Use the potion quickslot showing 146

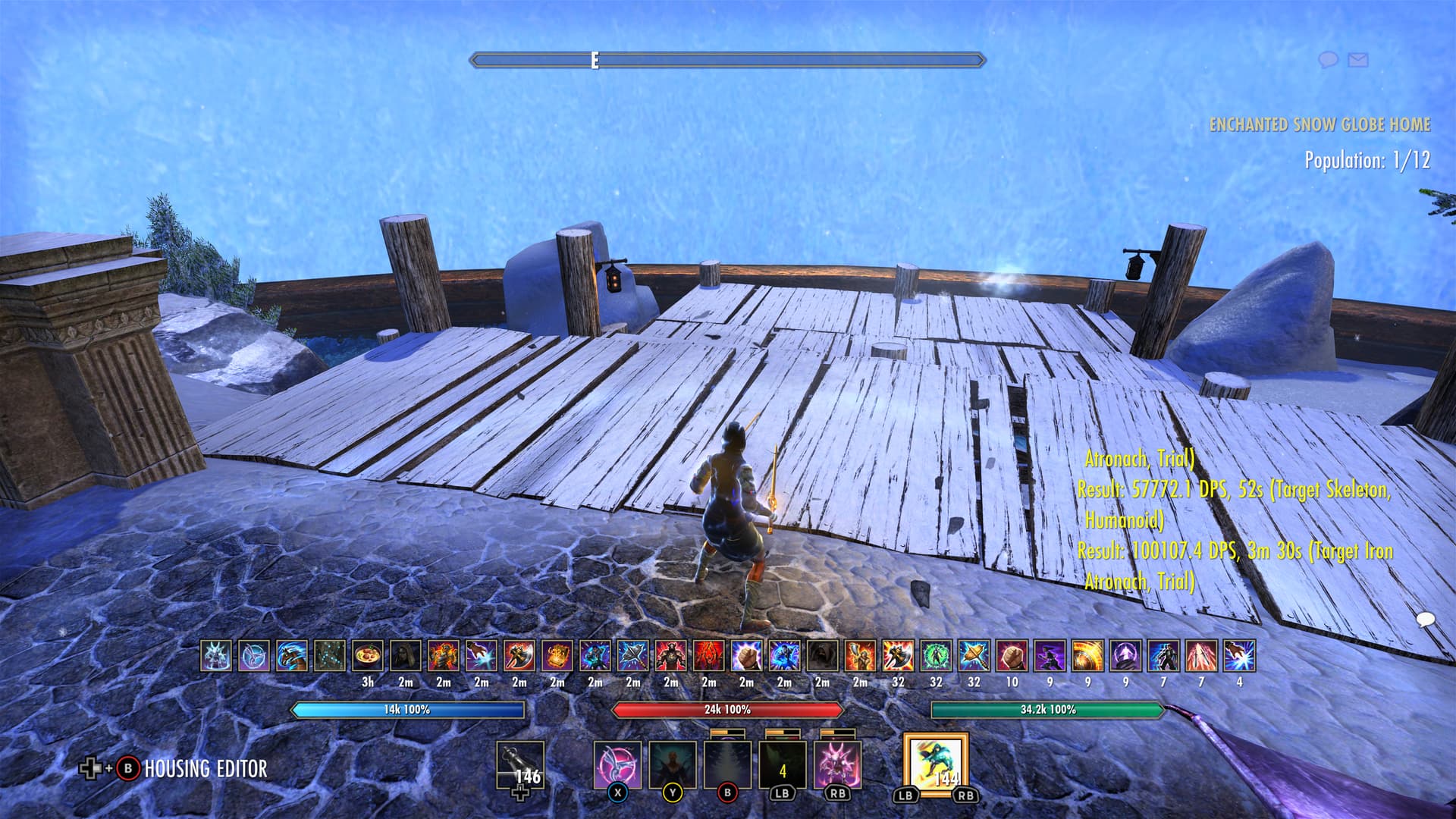pyautogui.click(x=520, y=767)
